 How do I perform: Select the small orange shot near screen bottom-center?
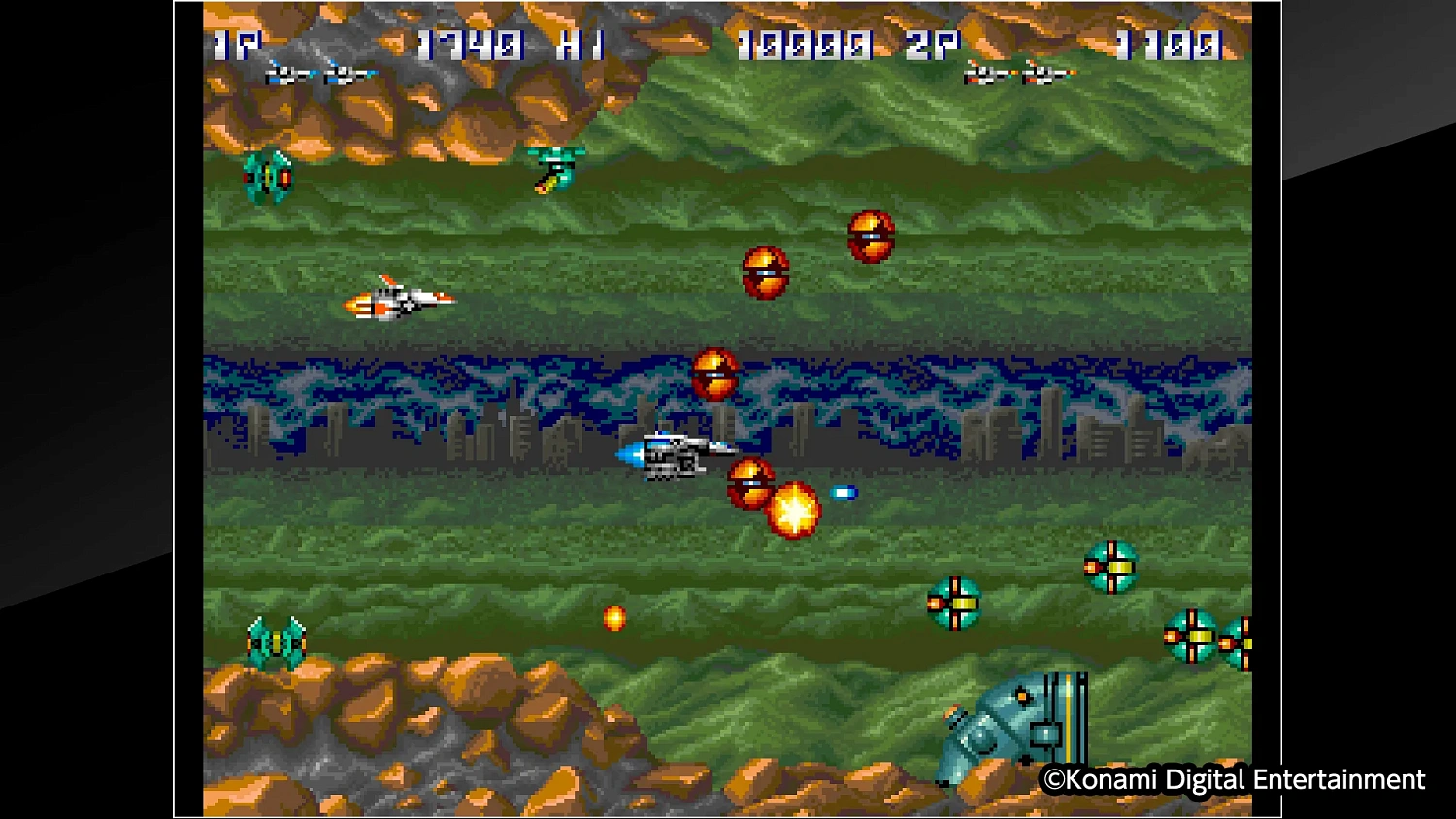(614, 619)
